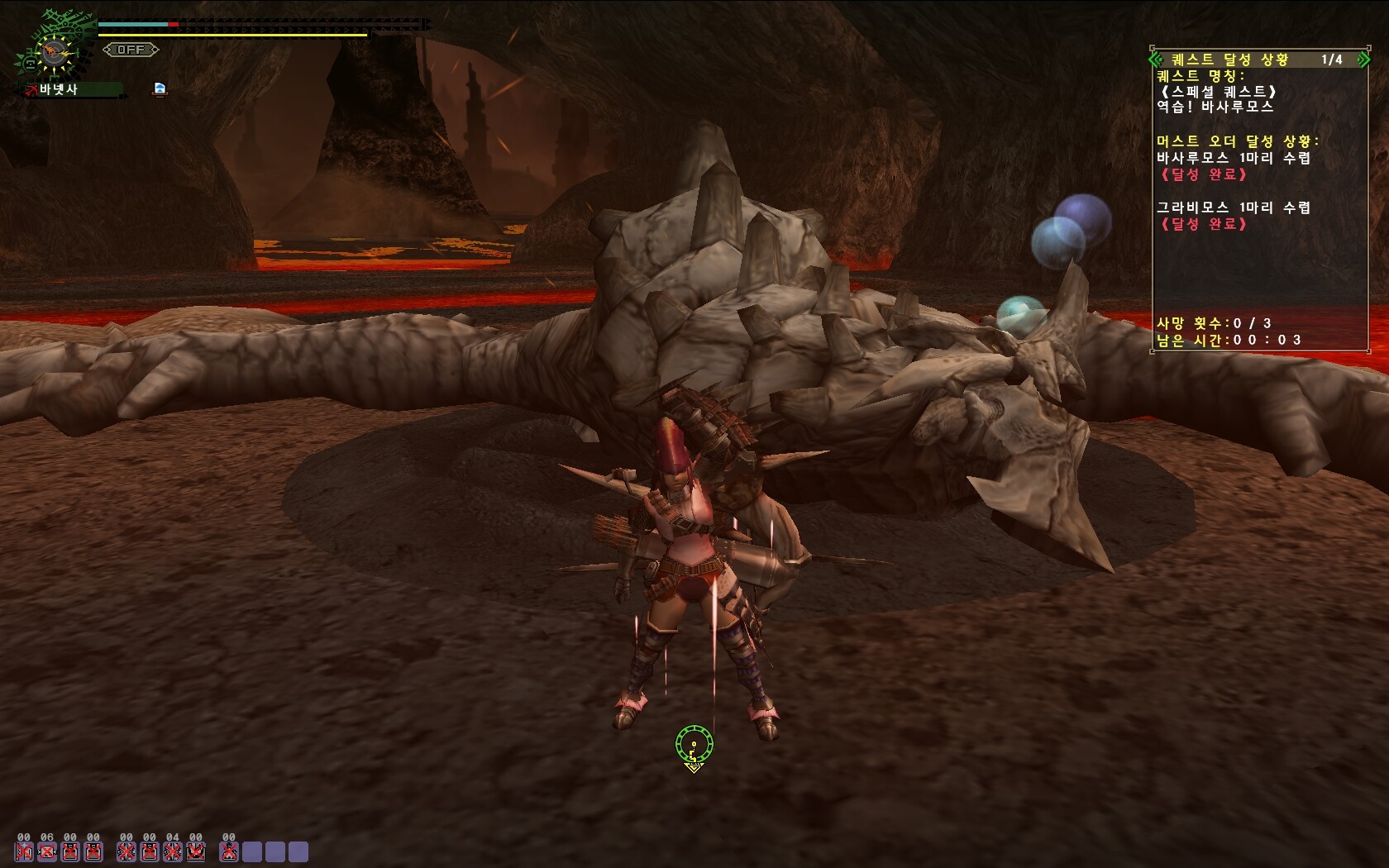The height and width of the screenshot is (868, 1389).
Task: Toggle the OFF indicator under the health bar
Action: 131,50
